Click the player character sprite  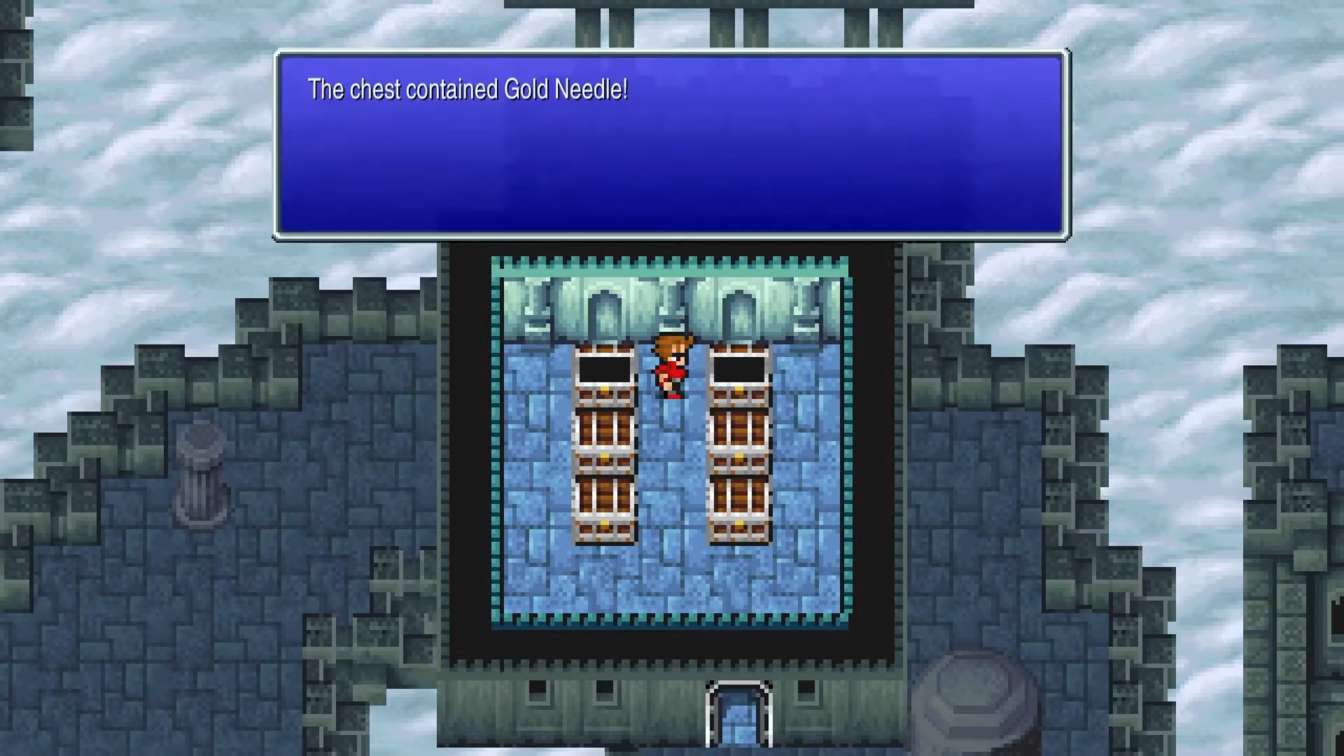[x=668, y=365]
